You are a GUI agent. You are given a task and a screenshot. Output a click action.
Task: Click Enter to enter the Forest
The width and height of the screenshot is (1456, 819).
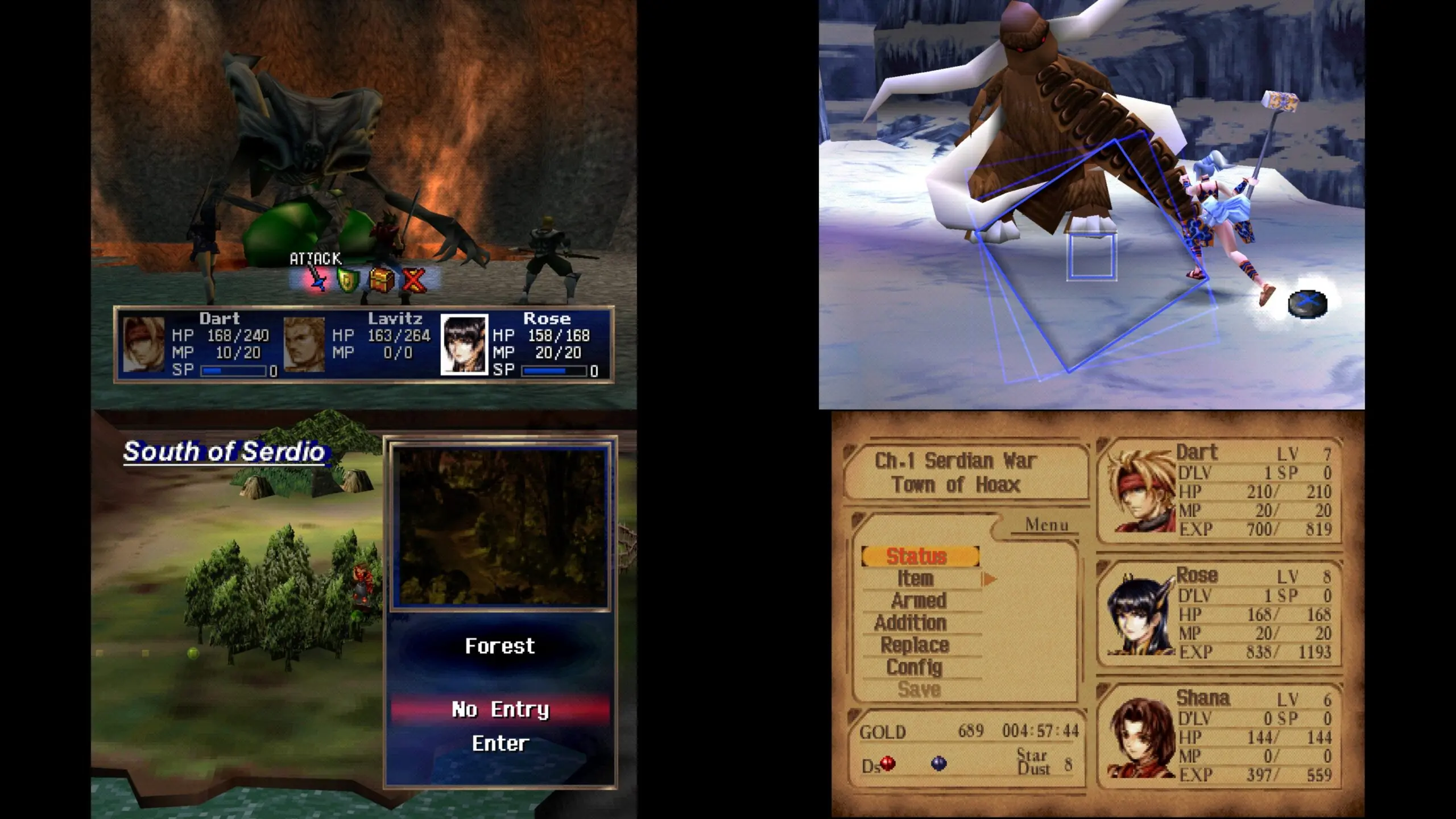point(500,743)
